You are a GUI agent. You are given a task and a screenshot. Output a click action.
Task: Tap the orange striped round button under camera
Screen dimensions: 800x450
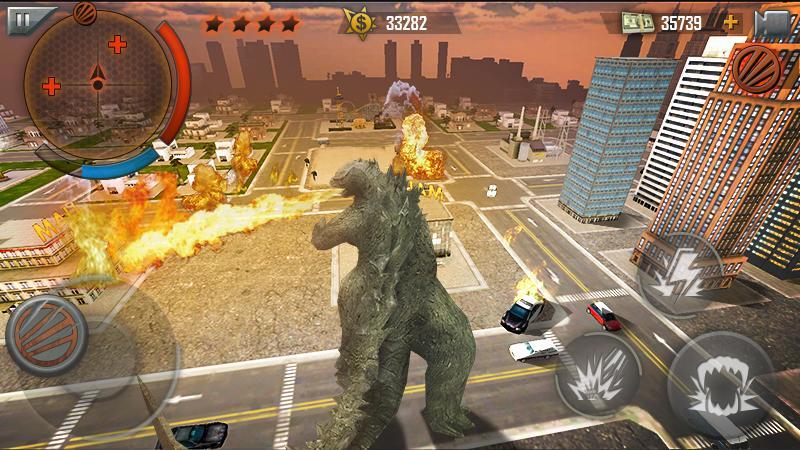point(757,68)
